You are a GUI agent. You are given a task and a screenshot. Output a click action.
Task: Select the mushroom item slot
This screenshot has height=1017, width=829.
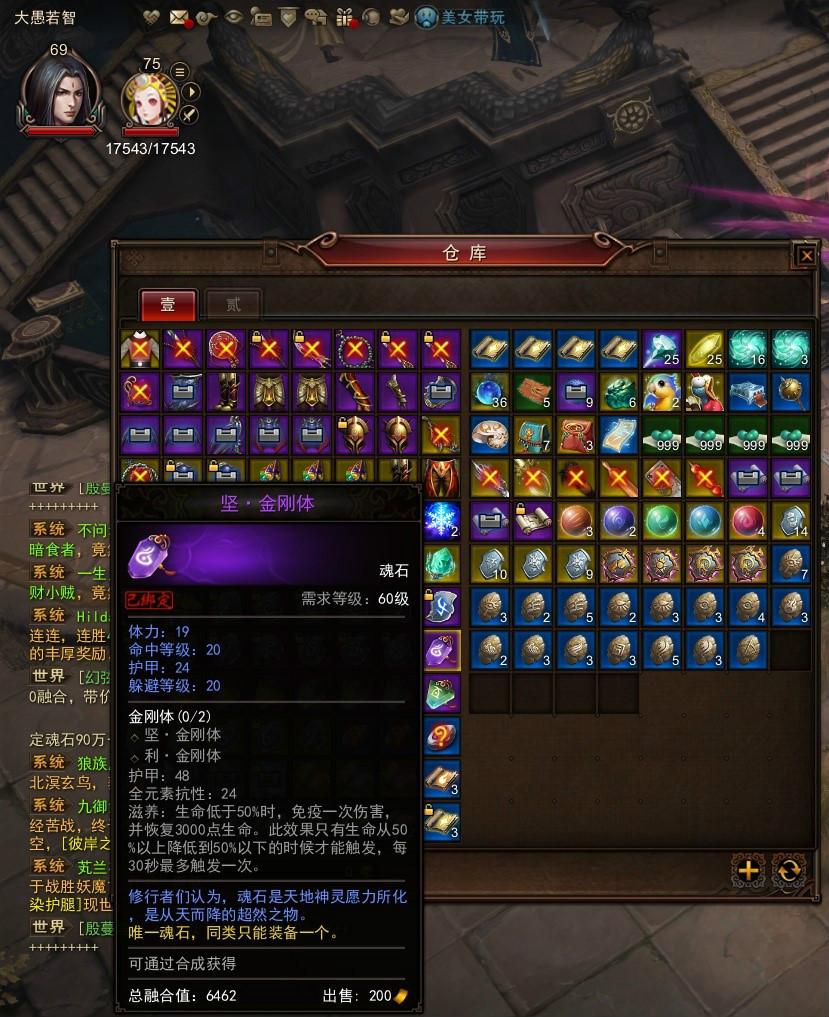point(489,434)
